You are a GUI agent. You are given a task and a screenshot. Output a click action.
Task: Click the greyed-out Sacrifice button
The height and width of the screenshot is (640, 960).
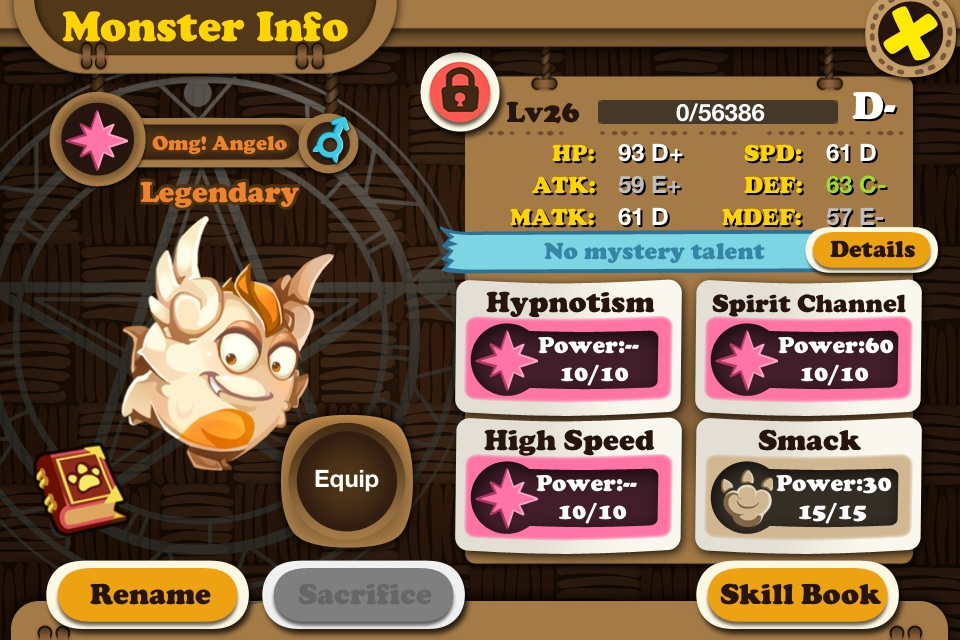point(364,595)
